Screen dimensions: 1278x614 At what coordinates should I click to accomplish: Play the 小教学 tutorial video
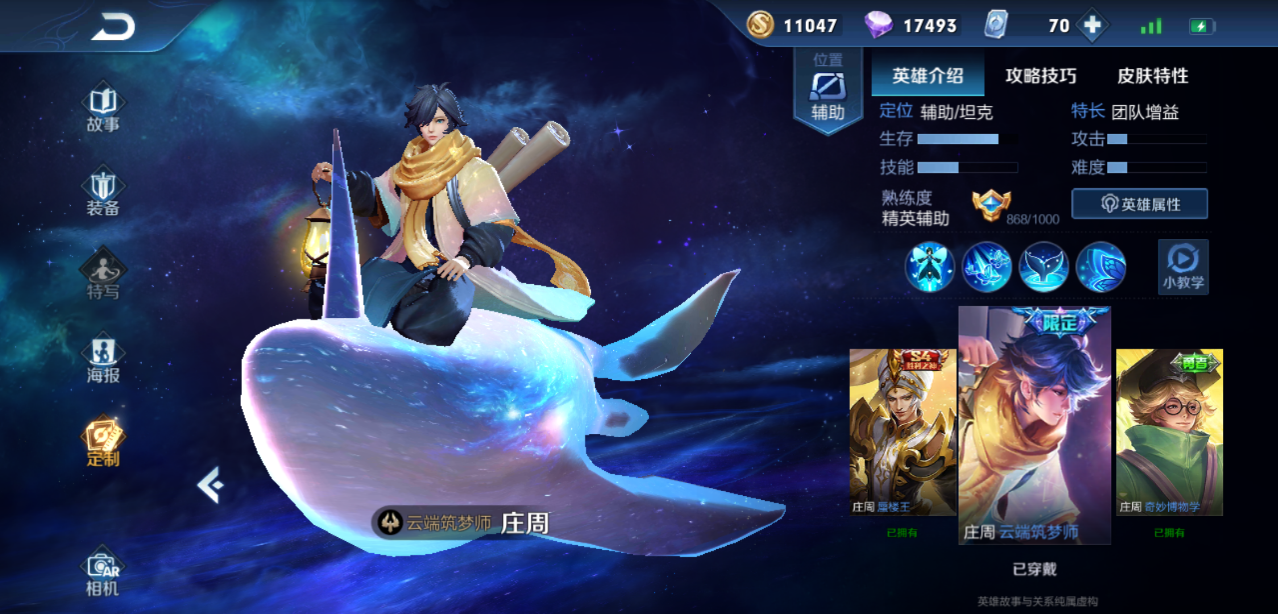tap(1183, 266)
